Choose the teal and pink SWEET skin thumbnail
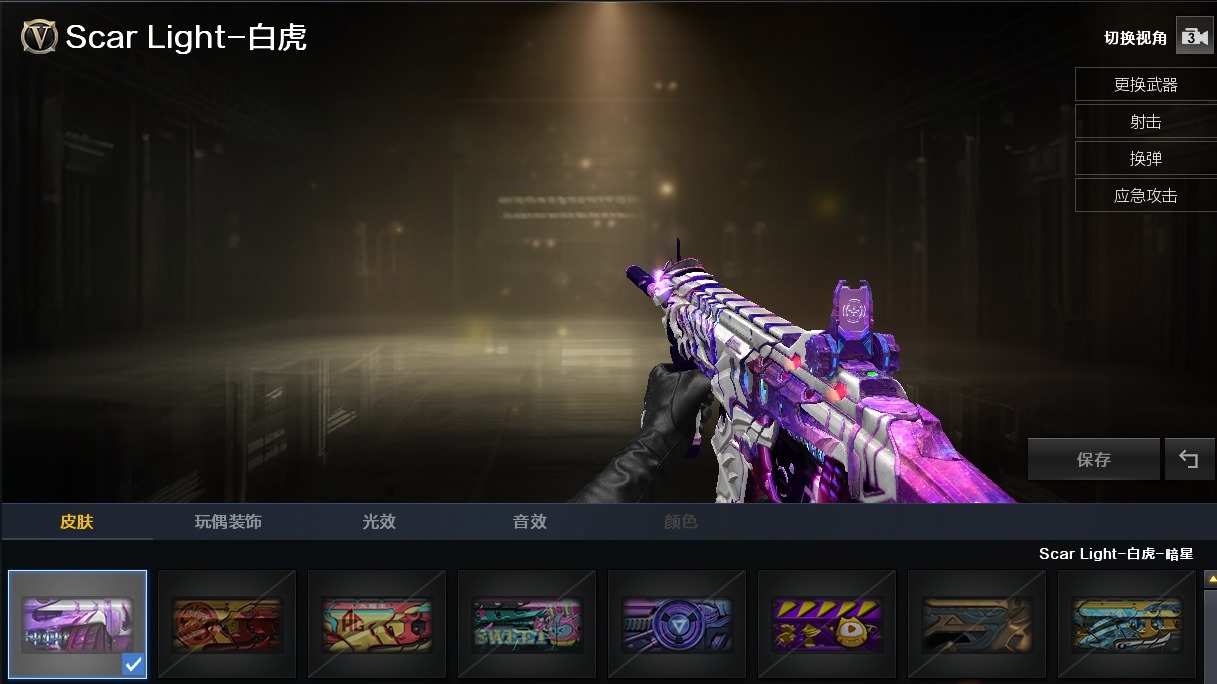This screenshot has height=684, width=1217. click(x=527, y=624)
